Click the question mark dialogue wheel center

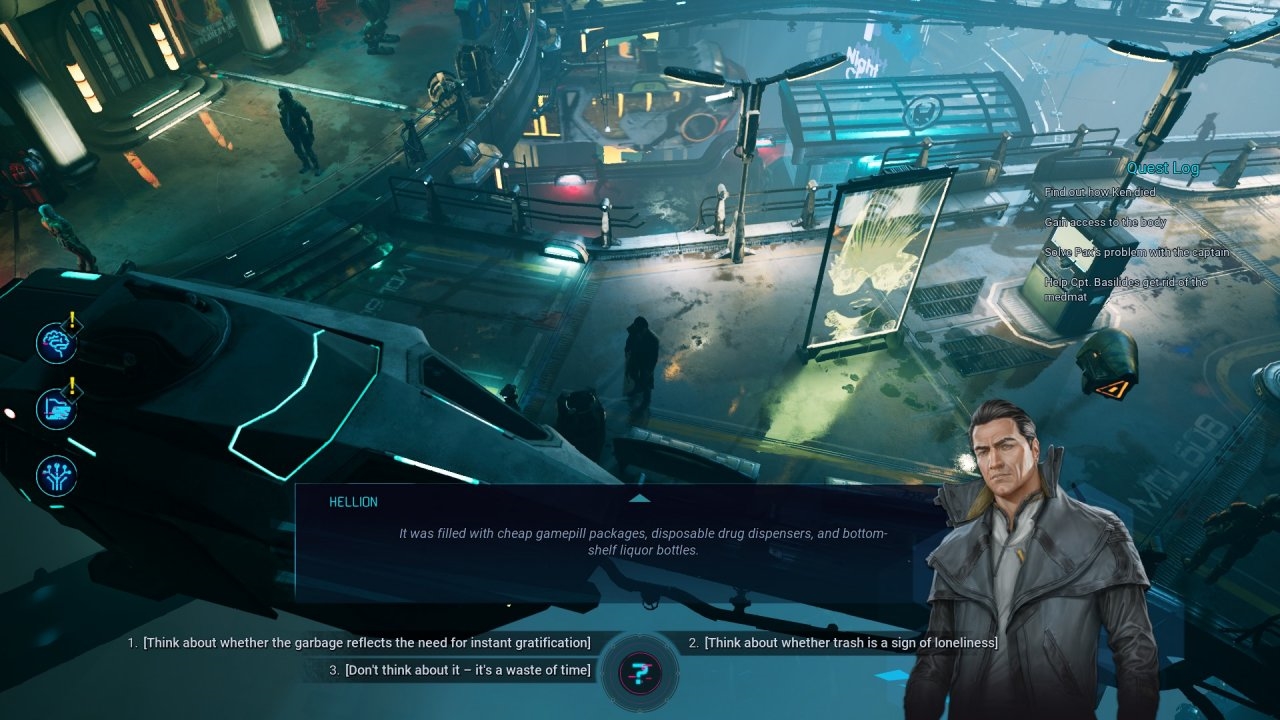coord(640,671)
